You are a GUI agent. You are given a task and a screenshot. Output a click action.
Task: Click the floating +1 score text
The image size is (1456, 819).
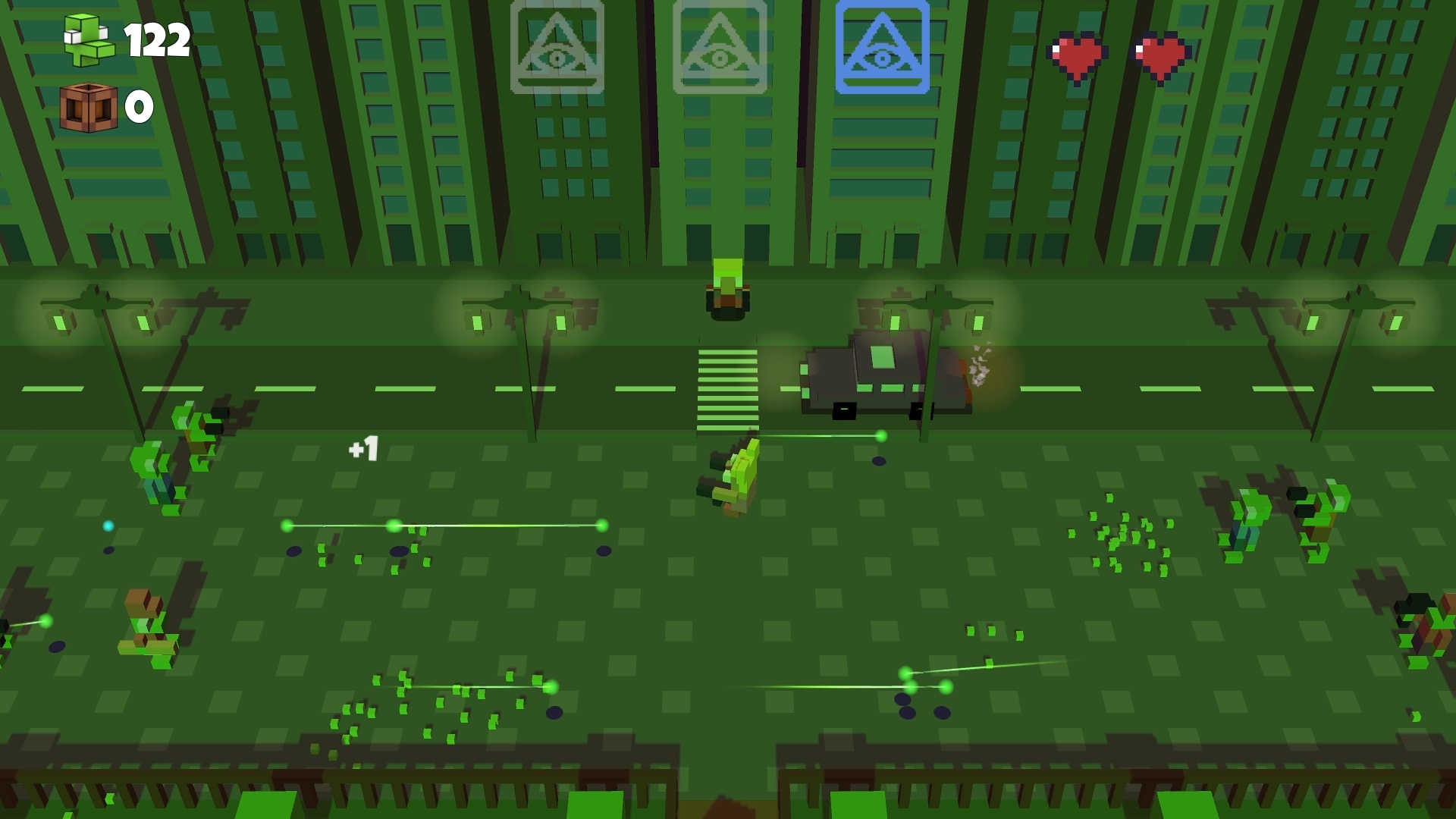point(362,449)
